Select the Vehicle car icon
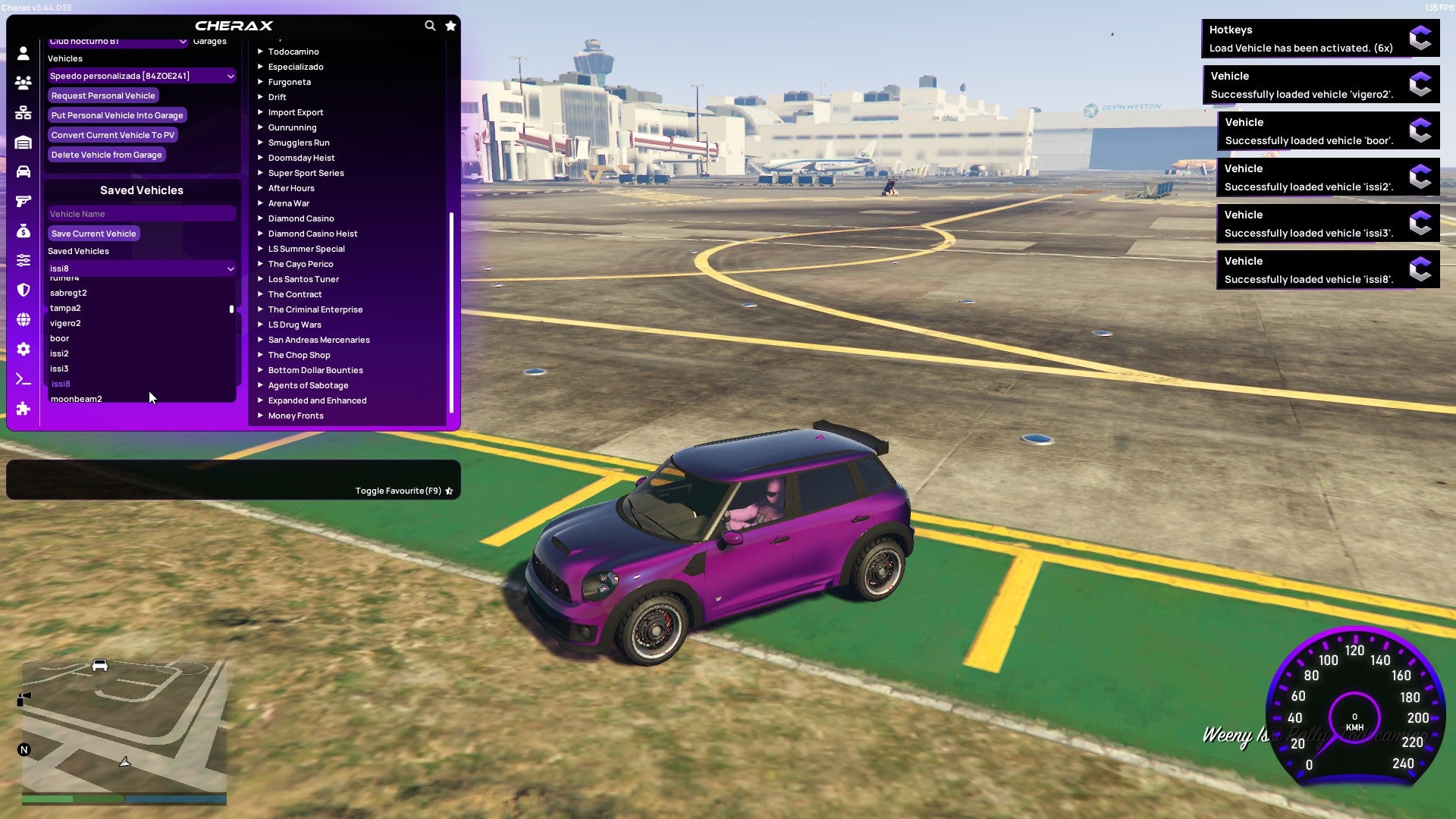Image resolution: width=1456 pixels, height=819 pixels. [x=23, y=172]
